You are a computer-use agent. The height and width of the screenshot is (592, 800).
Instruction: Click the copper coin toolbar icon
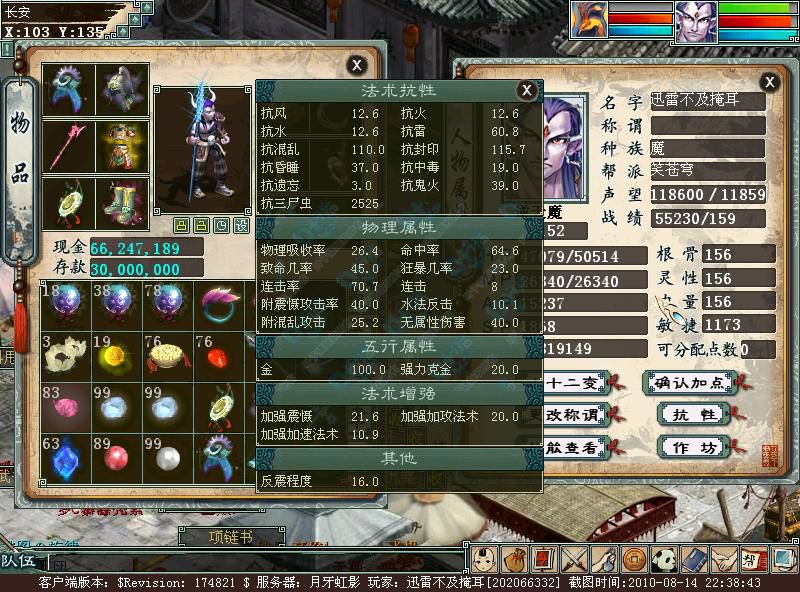tap(634, 559)
